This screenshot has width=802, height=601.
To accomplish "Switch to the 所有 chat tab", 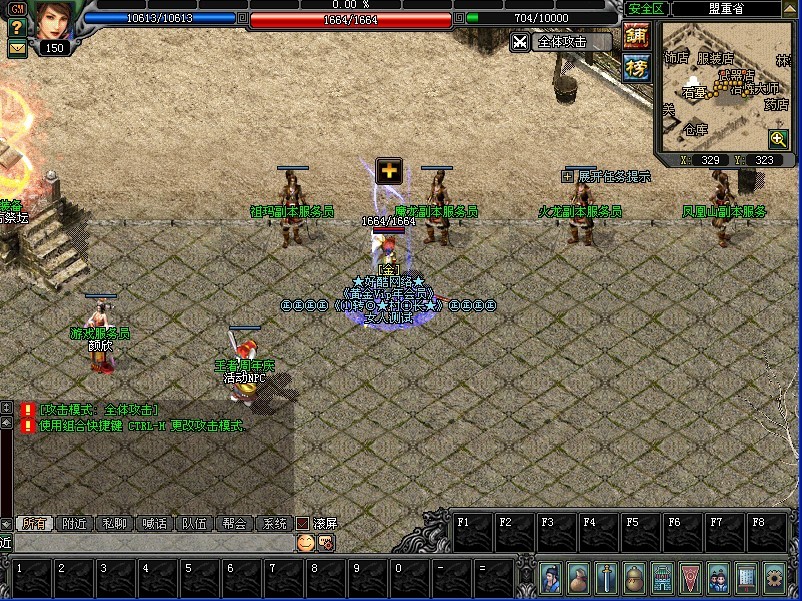I will coord(34,523).
